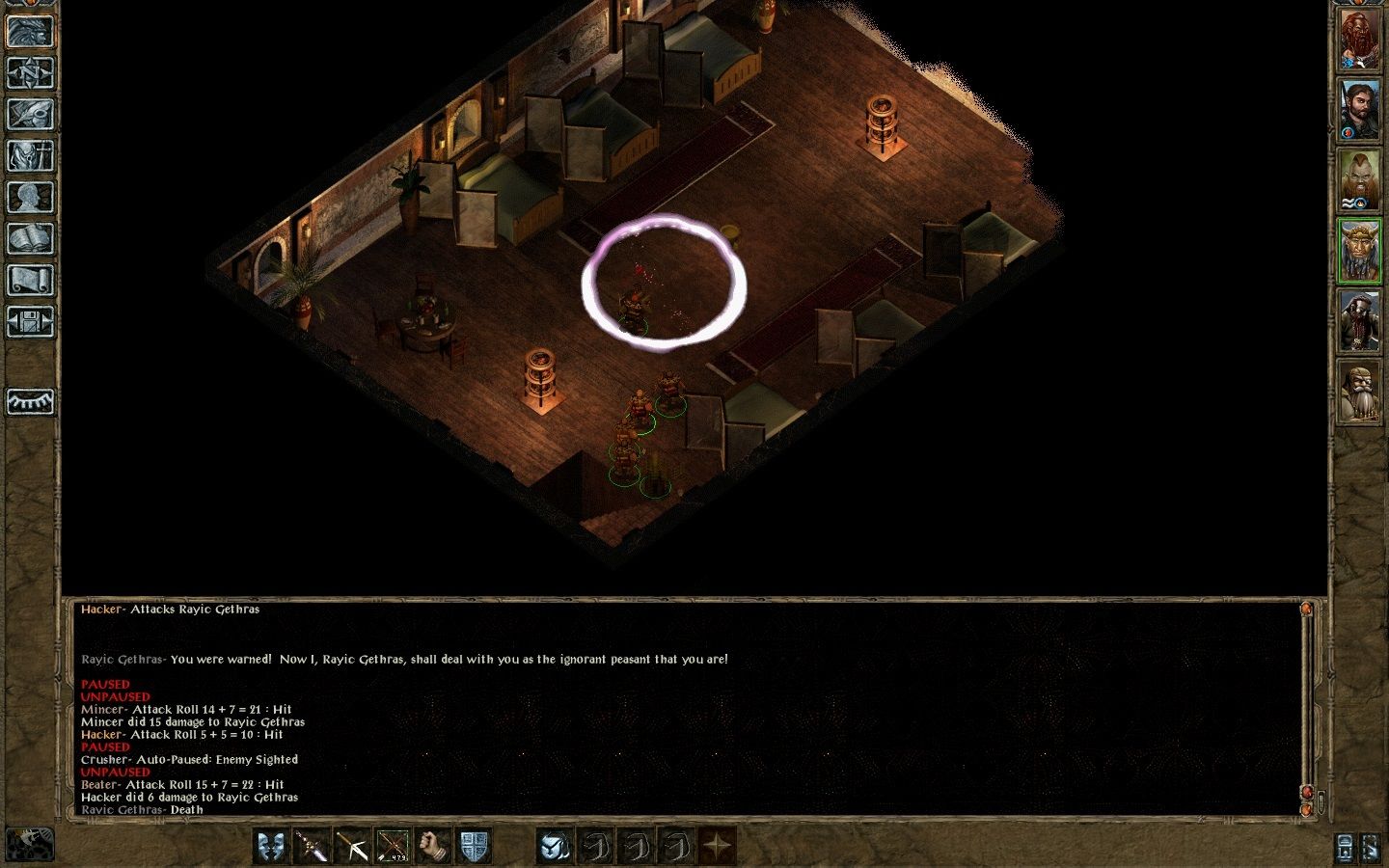This screenshot has width=1389, height=868.
Task: Toggle the eye-shaped button on the left sidebar
Action: tap(30, 400)
